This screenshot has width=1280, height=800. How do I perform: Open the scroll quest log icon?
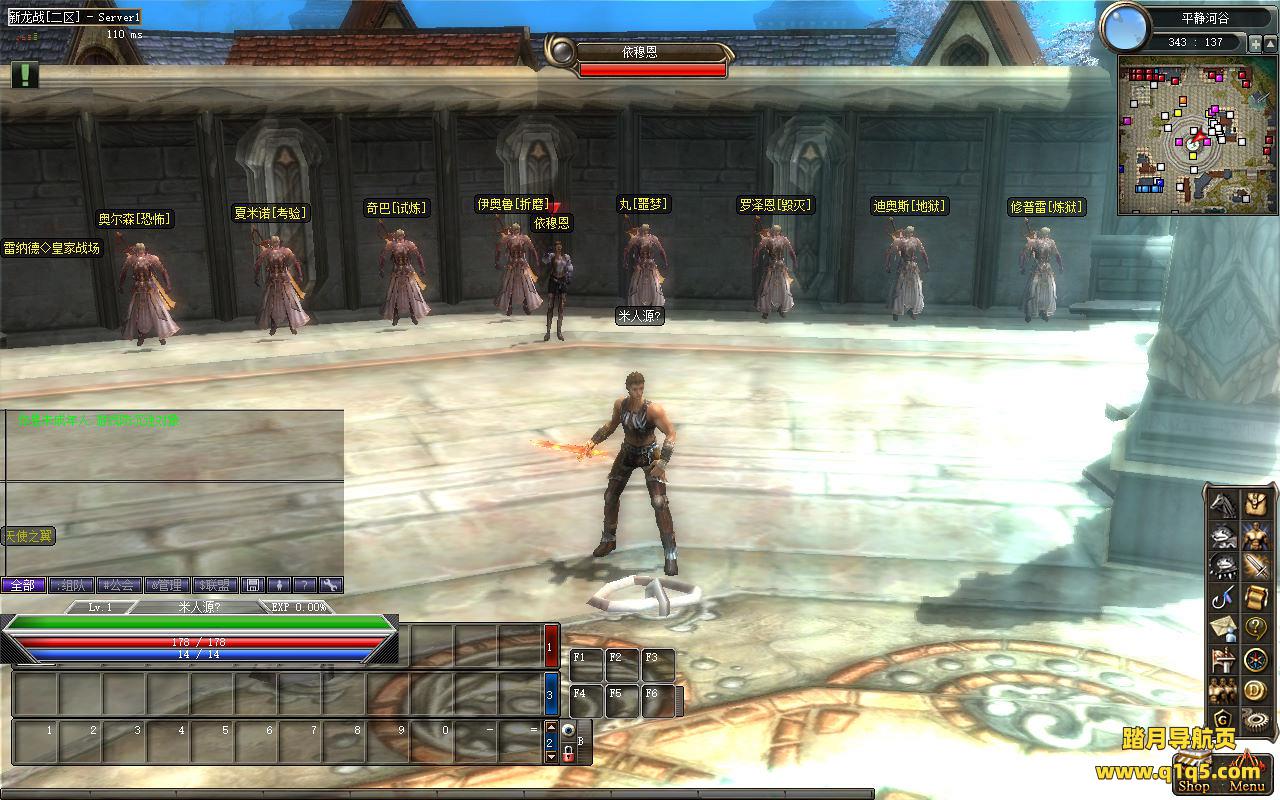1256,598
